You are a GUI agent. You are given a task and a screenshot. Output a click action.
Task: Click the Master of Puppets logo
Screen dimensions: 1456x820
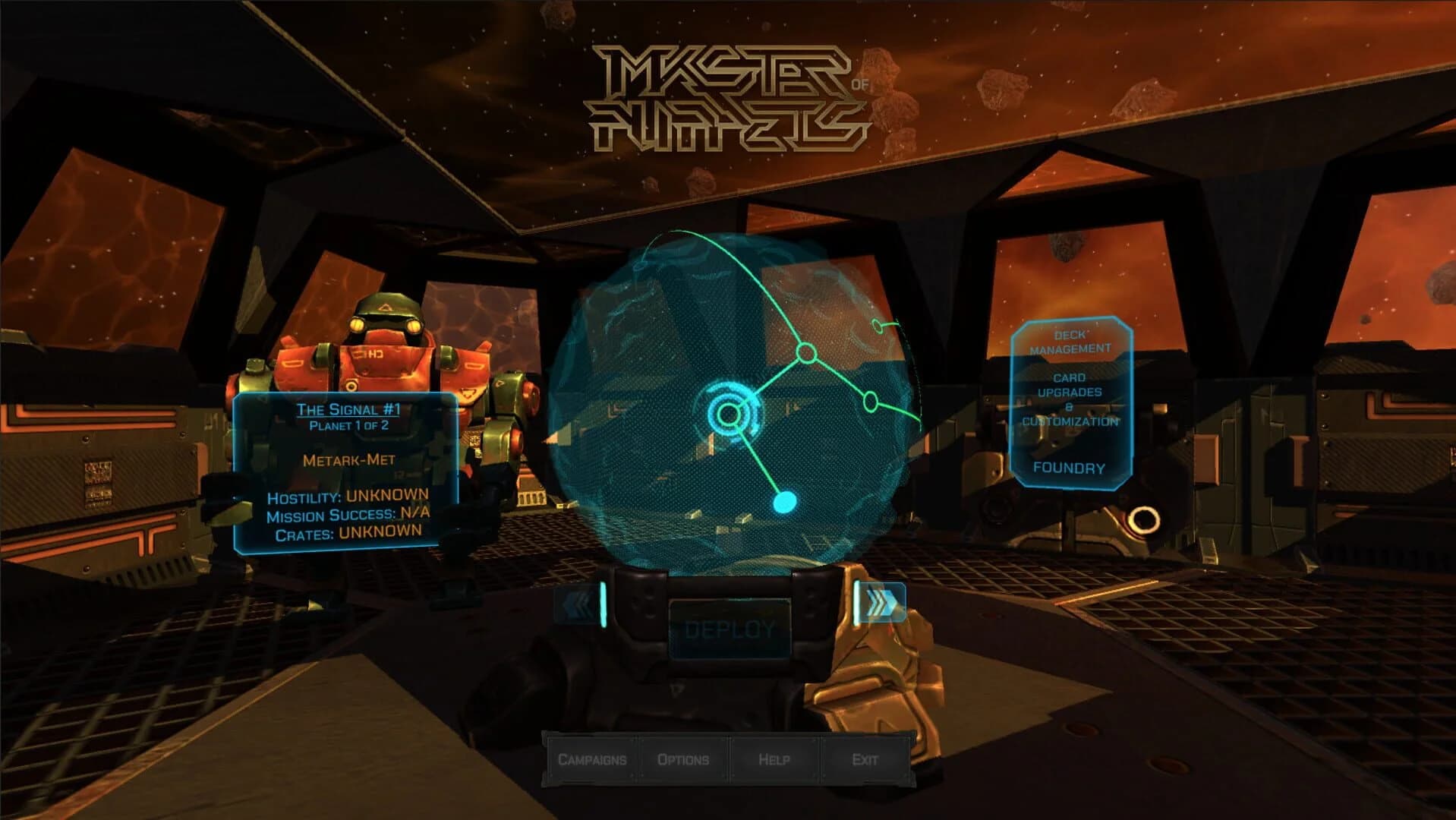(732, 95)
